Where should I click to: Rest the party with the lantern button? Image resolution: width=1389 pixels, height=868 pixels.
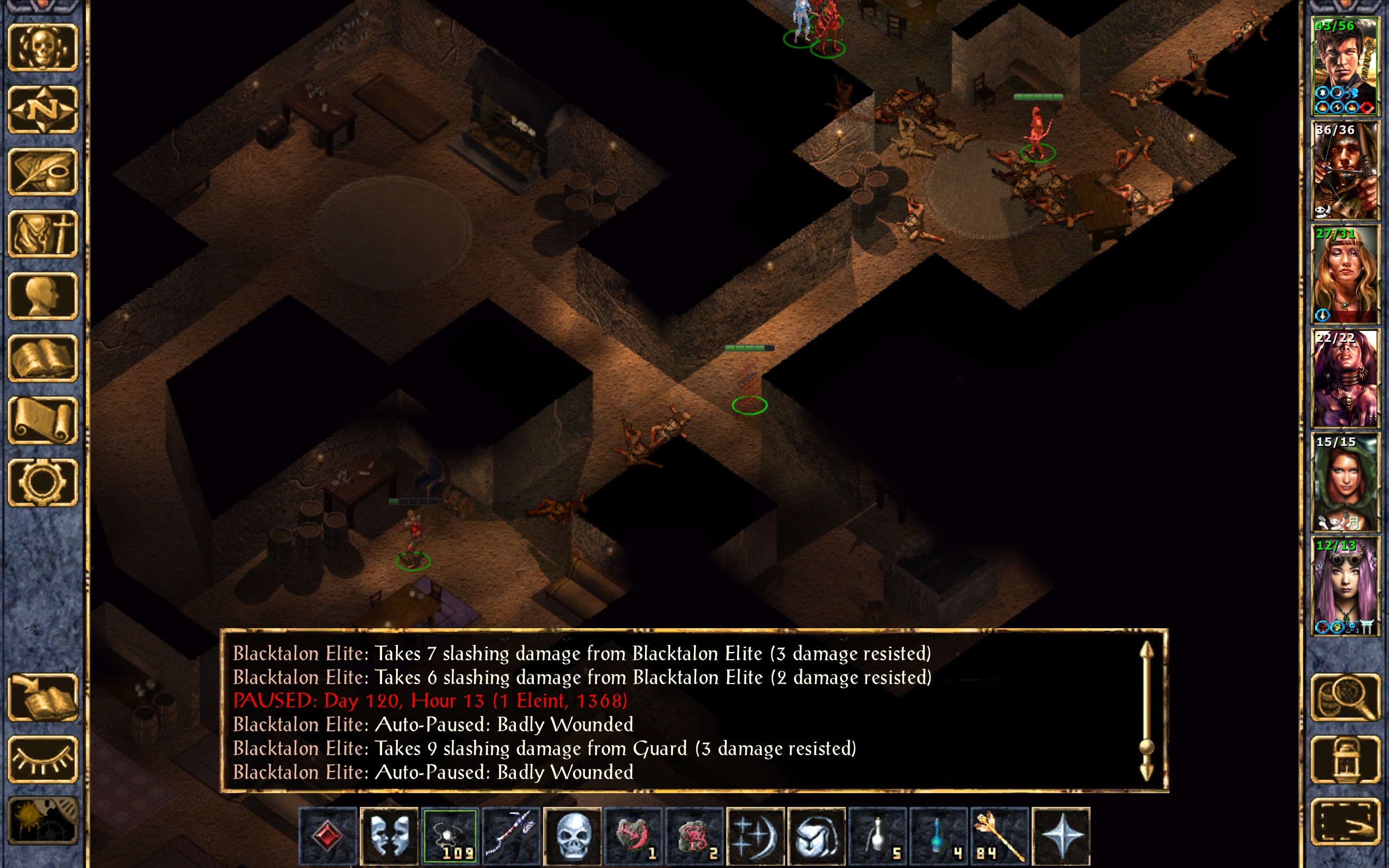tap(1345, 759)
